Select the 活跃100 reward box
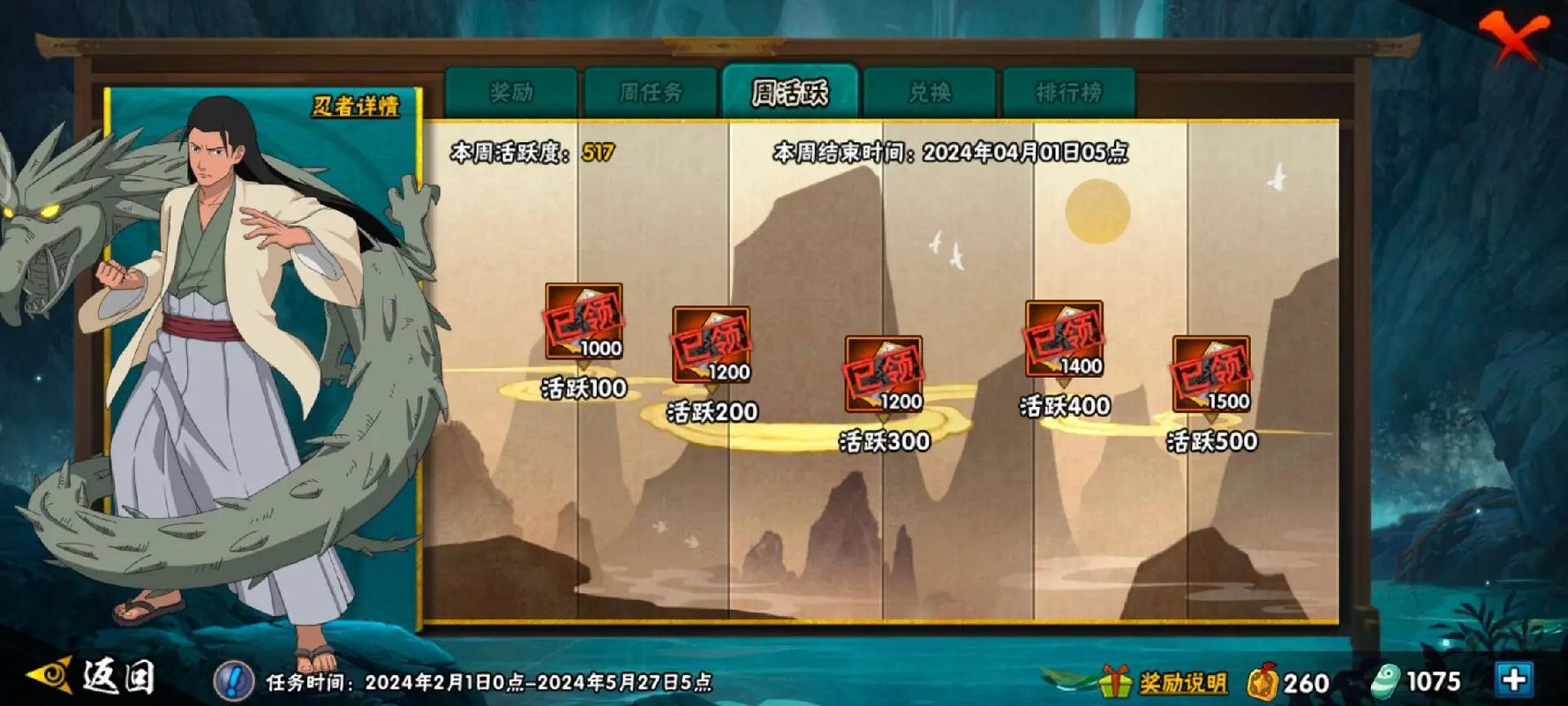 [x=584, y=321]
